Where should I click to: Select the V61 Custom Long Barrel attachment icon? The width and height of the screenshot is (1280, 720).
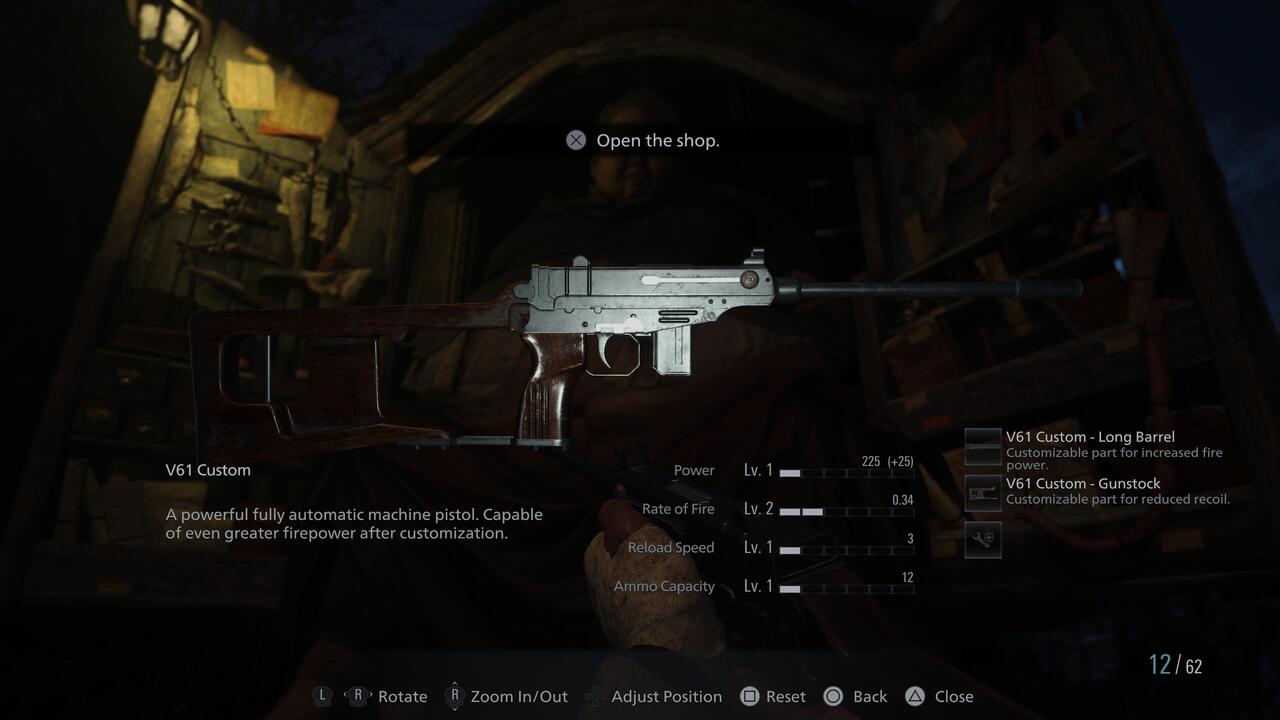pyautogui.click(x=982, y=446)
